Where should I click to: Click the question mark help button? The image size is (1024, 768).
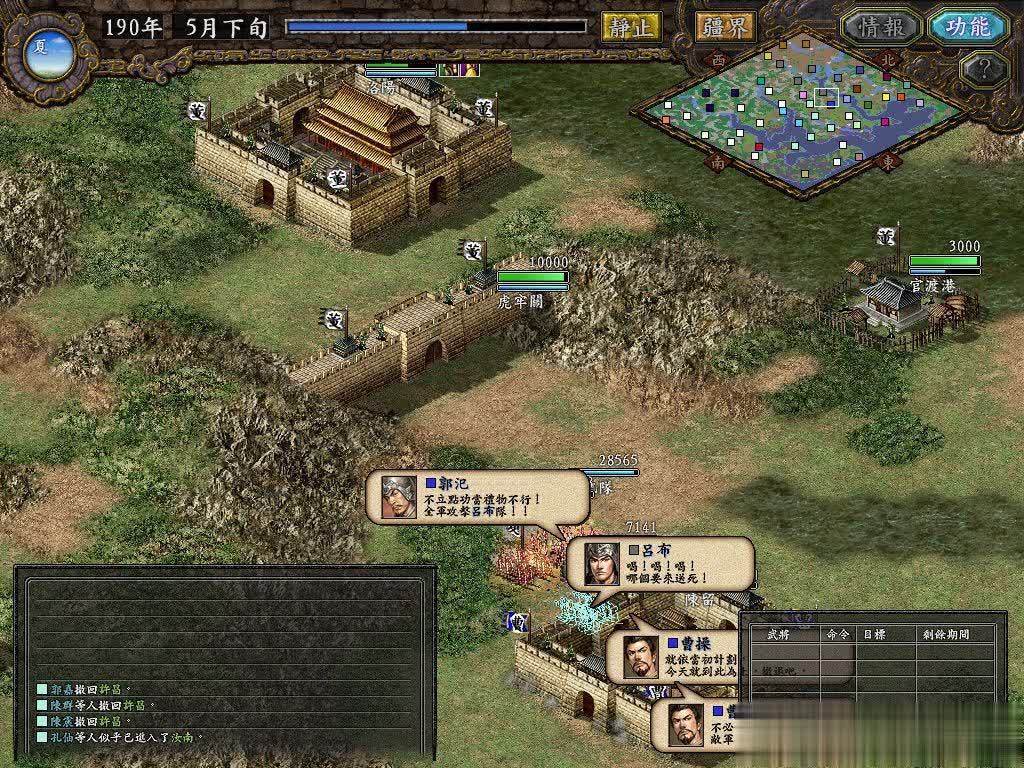pos(982,69)
